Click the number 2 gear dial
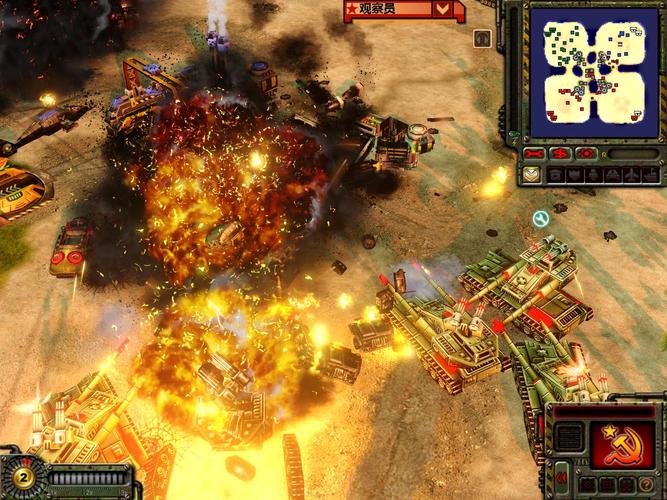This screenshot has height=500, width=667. click(21, 476)
